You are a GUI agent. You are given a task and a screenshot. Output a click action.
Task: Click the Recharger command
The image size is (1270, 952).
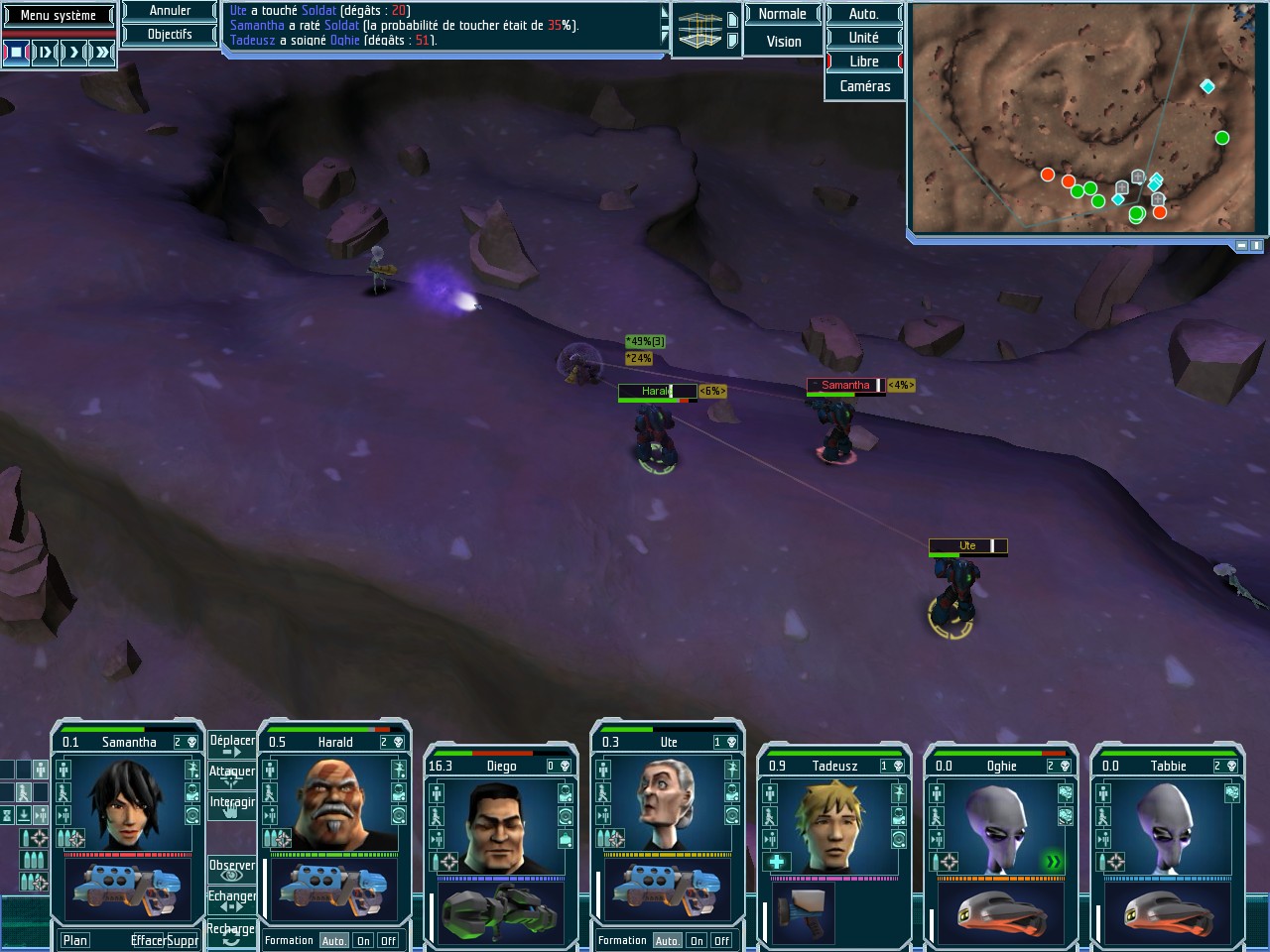pos(231,933)
